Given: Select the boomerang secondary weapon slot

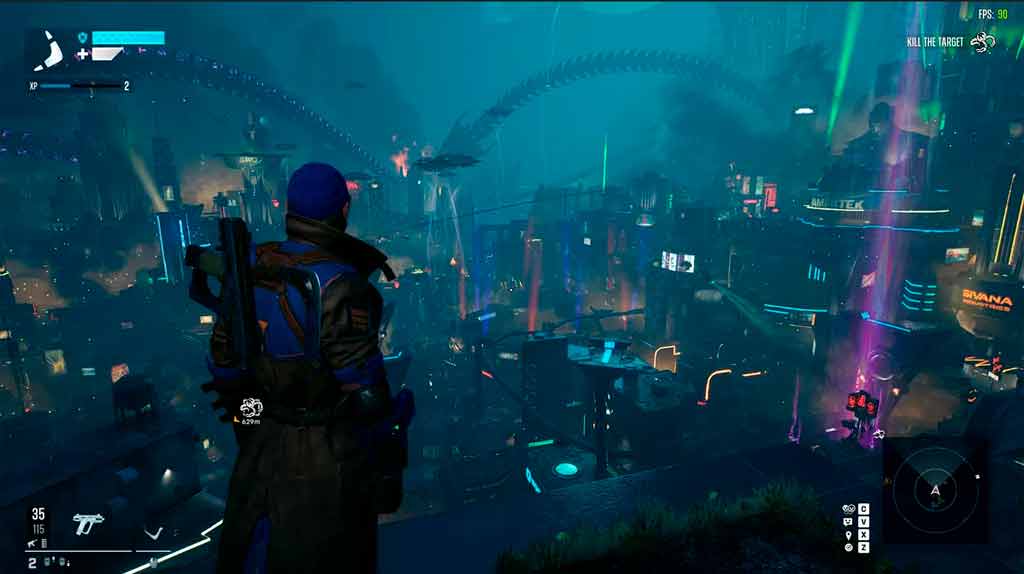Looking at the screenshot, I should (153, 533).
